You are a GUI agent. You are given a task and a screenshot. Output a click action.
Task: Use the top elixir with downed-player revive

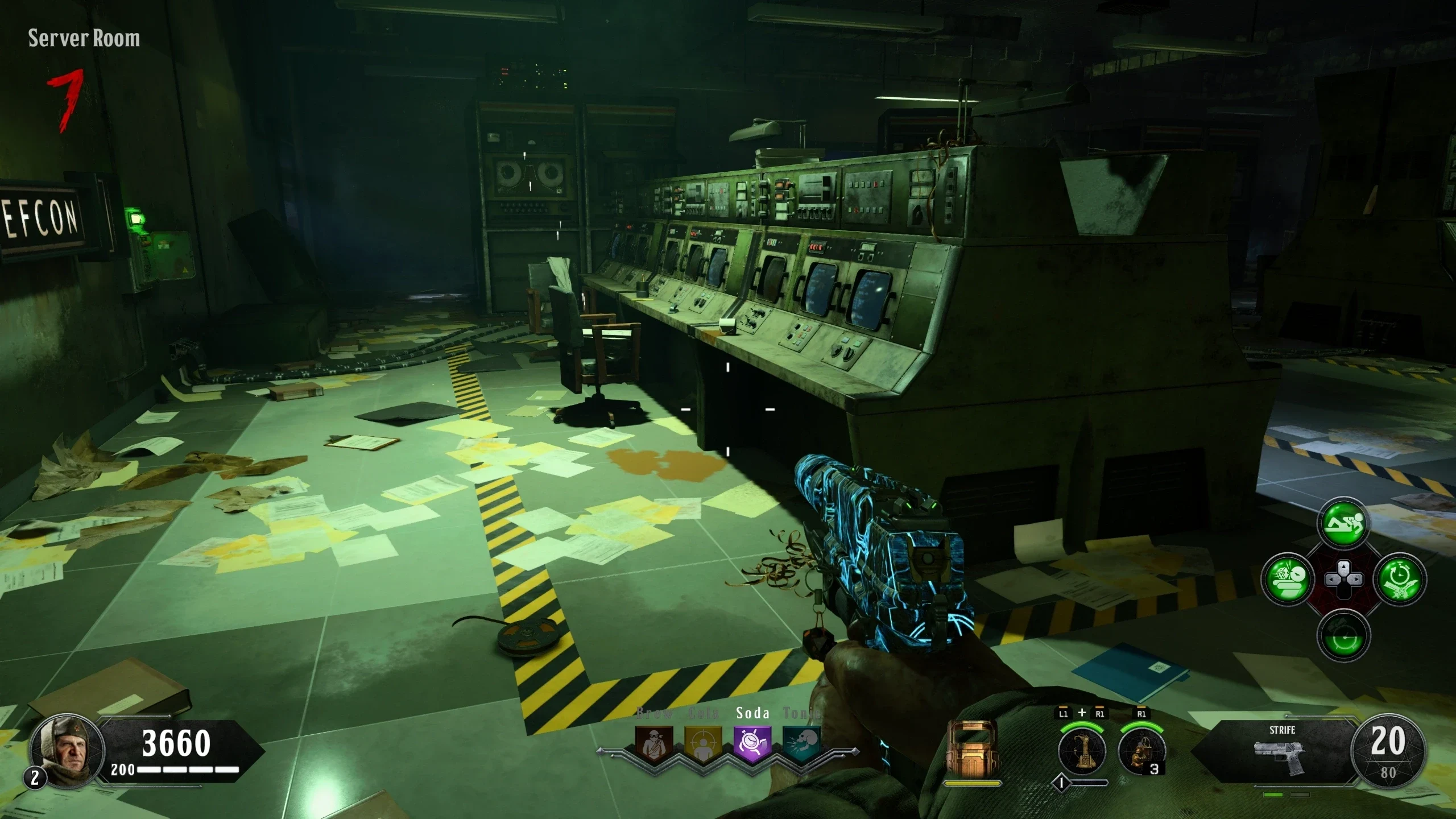1343,524
